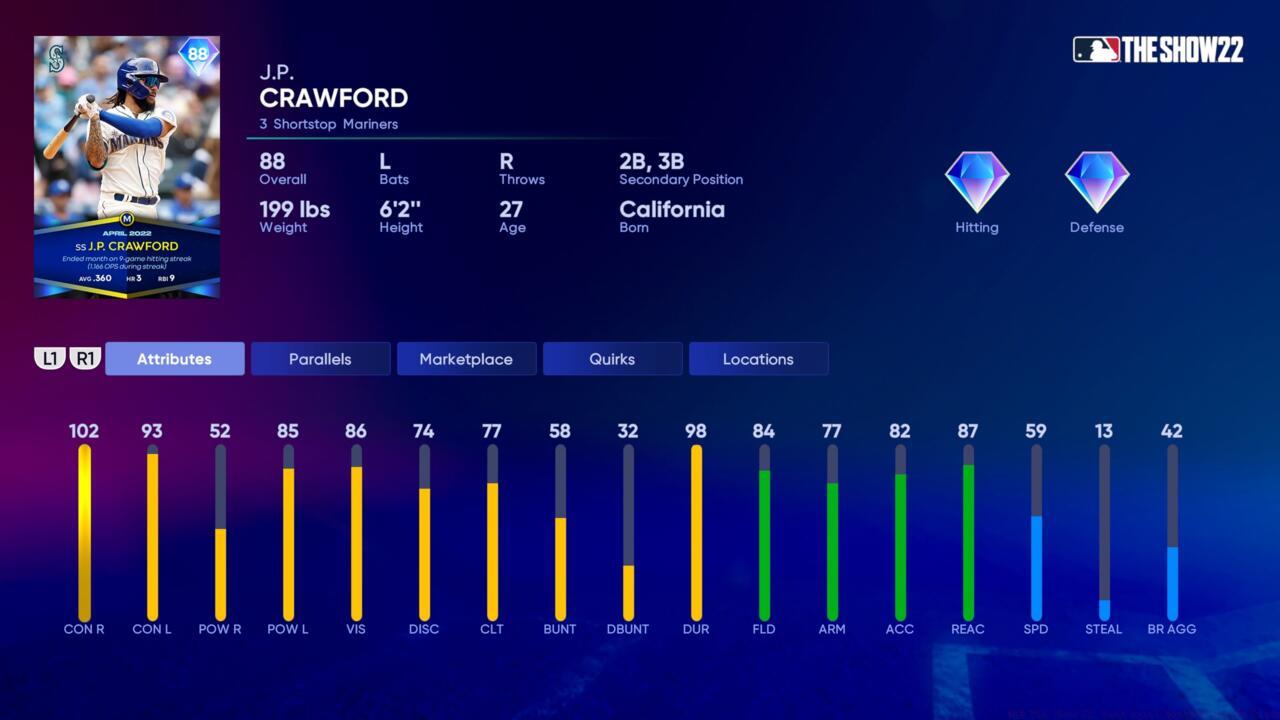
Task: Click the DUR attribute bar
Action: 695,530
